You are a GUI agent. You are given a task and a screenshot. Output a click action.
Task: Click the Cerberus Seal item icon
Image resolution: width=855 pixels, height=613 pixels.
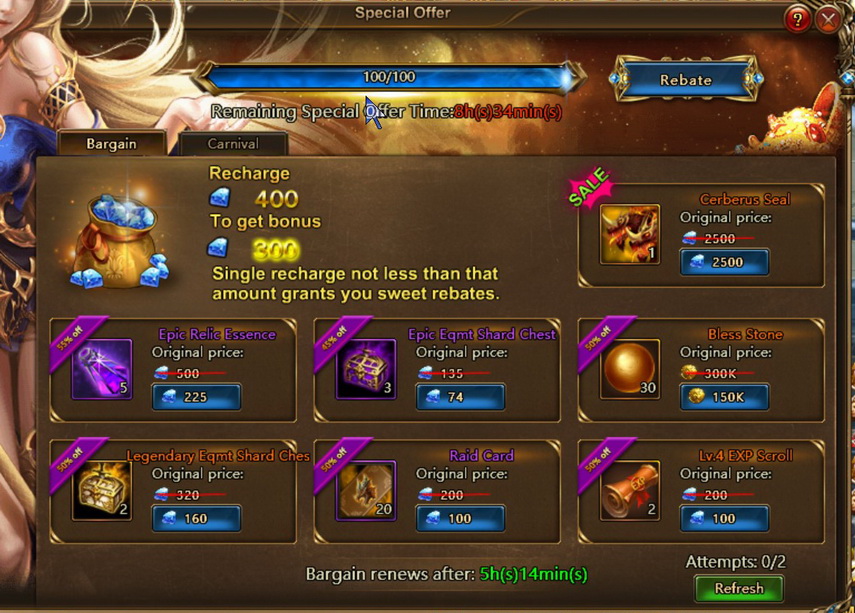tap(630, 234)
